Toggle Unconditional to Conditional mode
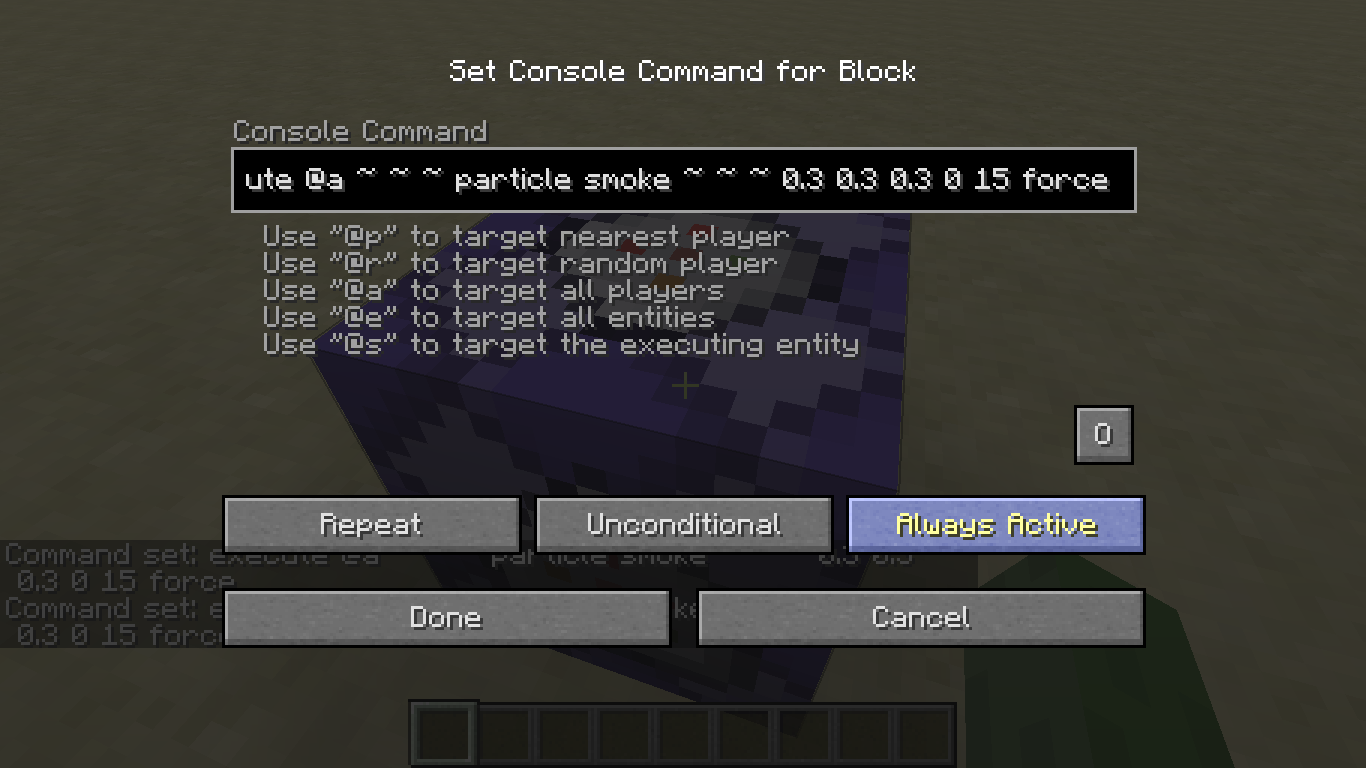Viewport: 1366px width, 768px height. 684,524
